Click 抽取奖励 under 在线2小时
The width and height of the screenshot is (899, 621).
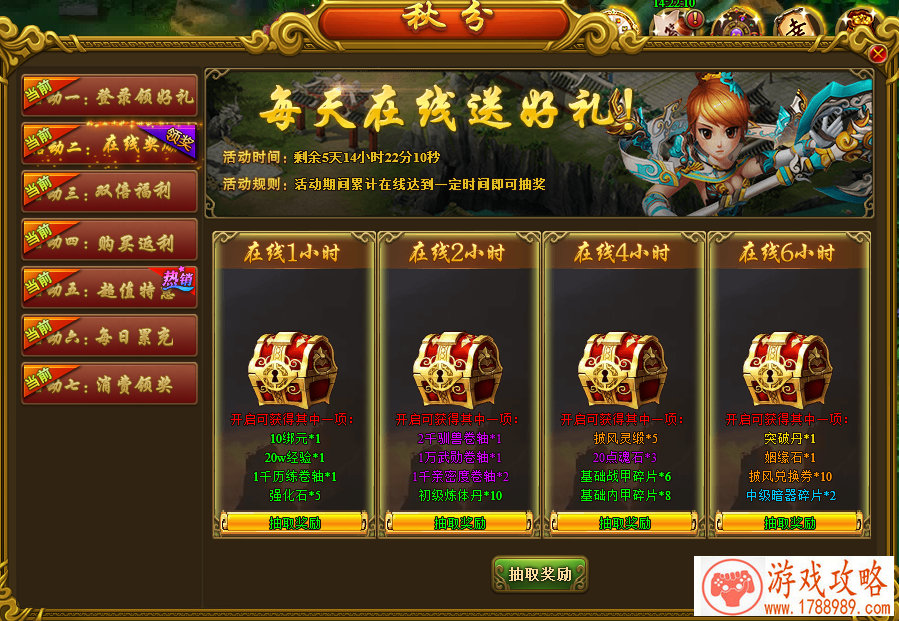coord(459,523)
